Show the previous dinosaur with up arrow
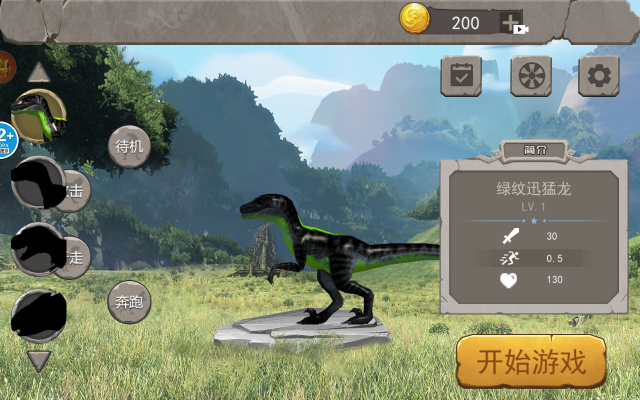 point(39,72)
